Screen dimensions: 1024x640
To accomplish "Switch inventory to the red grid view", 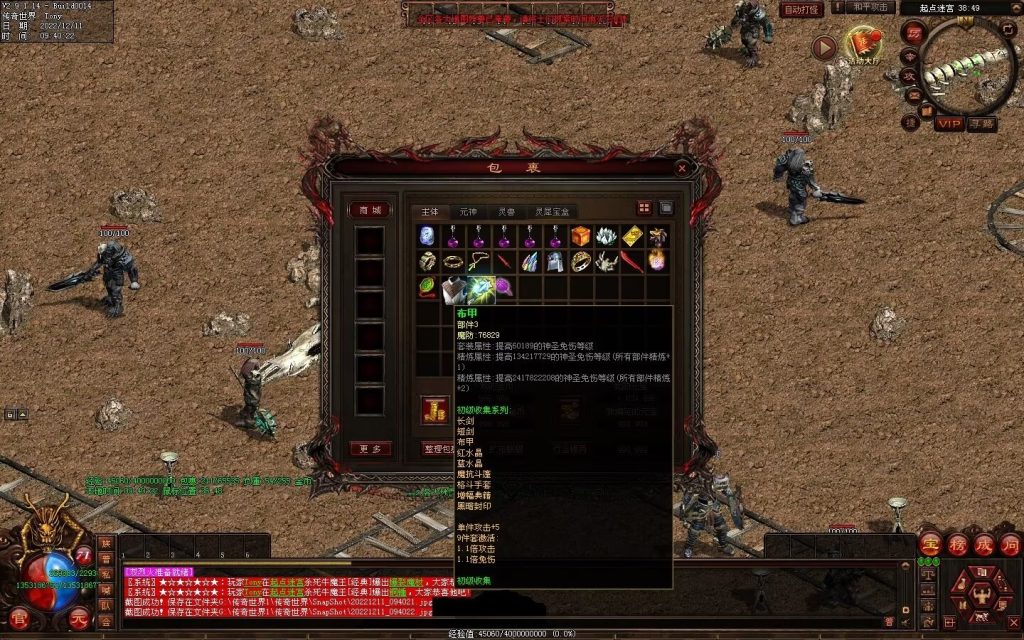I will [644, 208].
